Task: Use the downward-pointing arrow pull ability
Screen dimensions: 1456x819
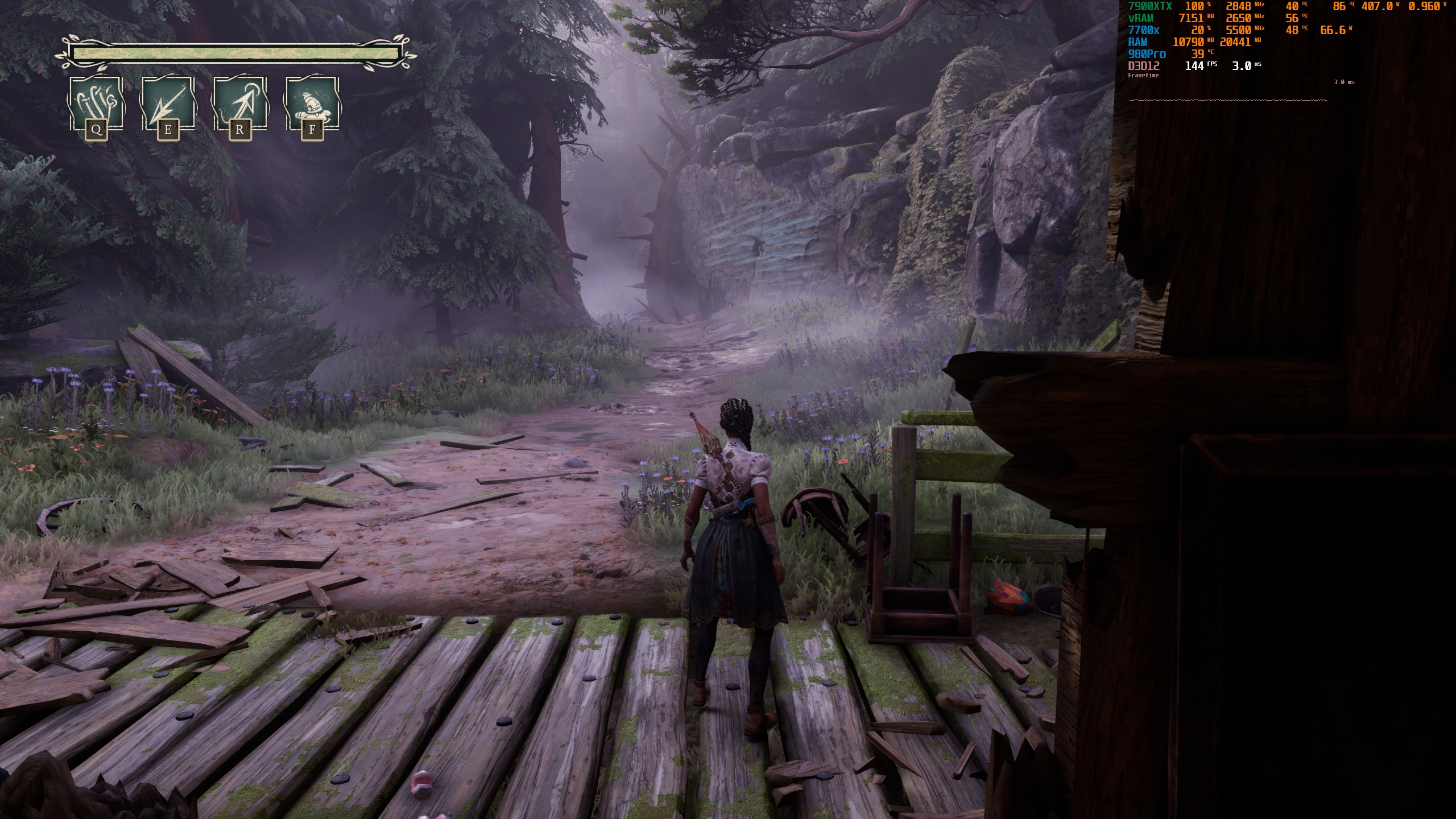Action: (167, 104)
